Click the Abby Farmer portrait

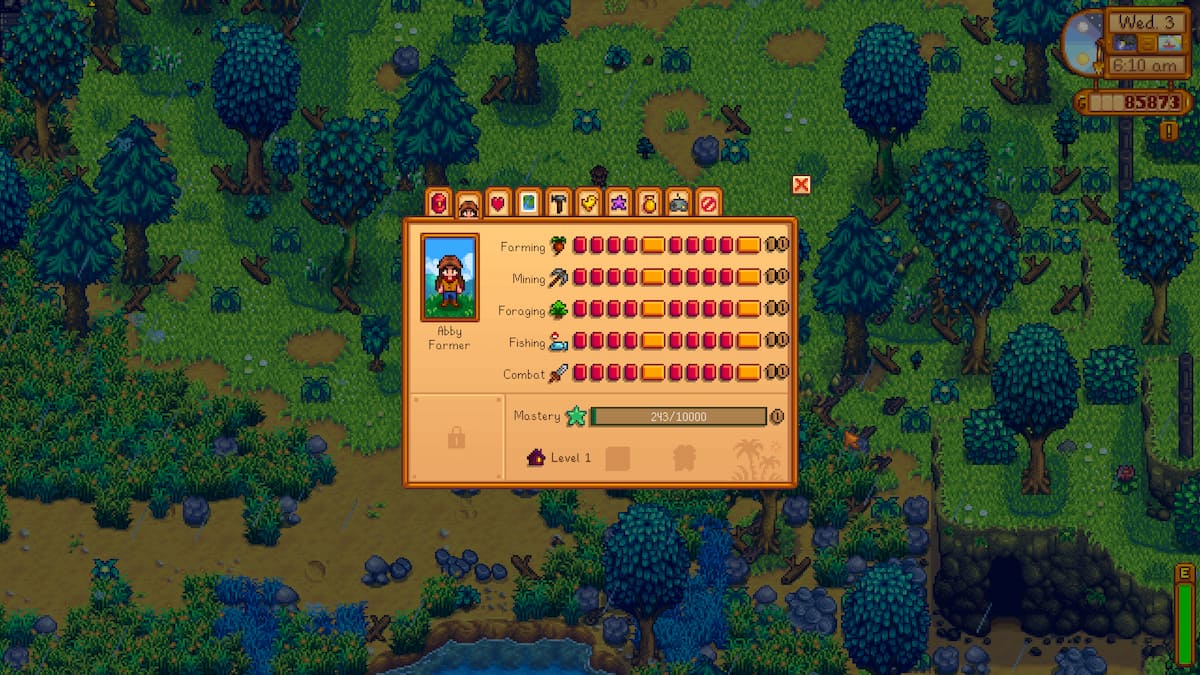click(x=449, y=277)
